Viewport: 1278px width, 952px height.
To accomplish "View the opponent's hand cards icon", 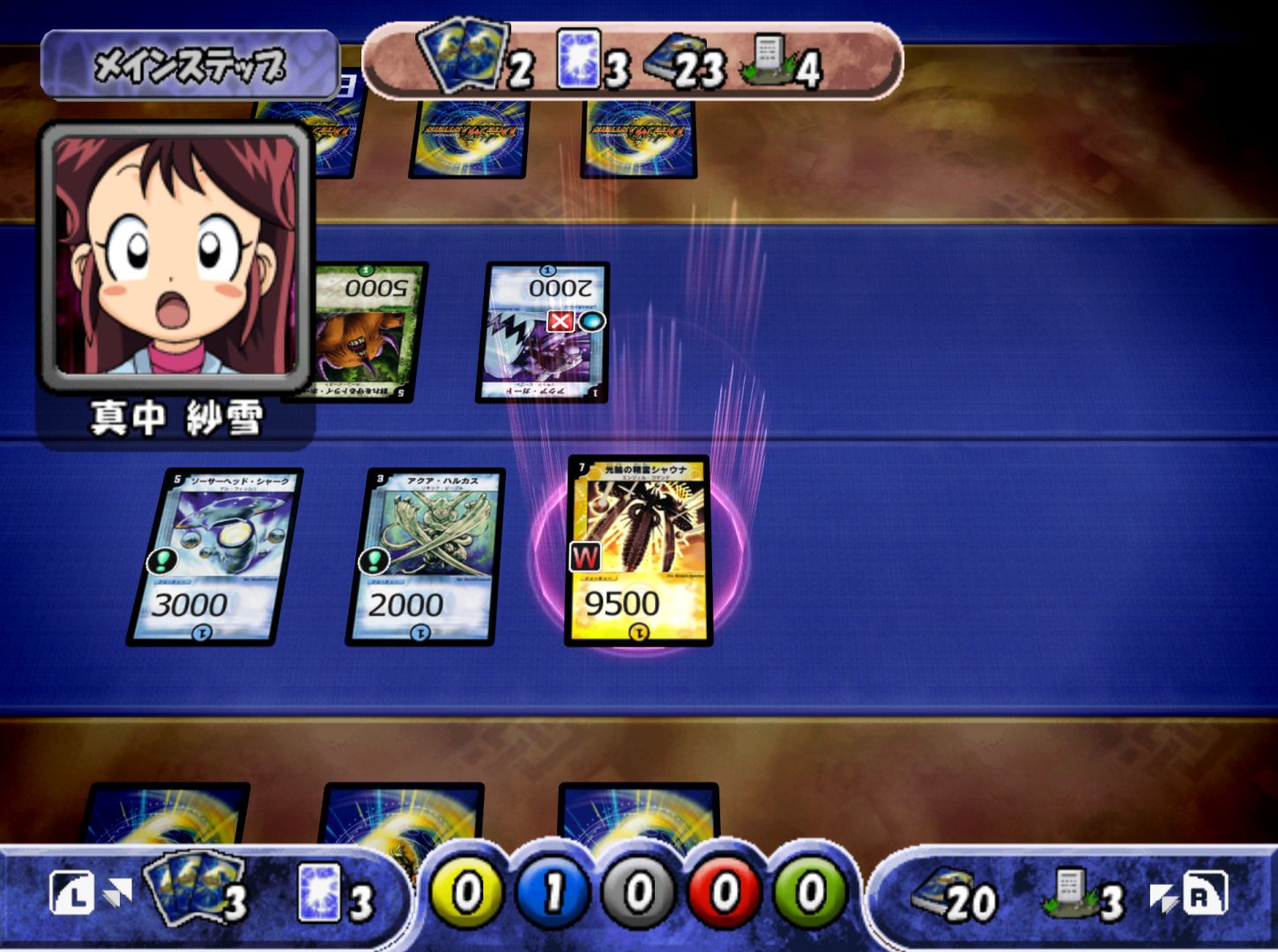I will [x=460, y=56].
